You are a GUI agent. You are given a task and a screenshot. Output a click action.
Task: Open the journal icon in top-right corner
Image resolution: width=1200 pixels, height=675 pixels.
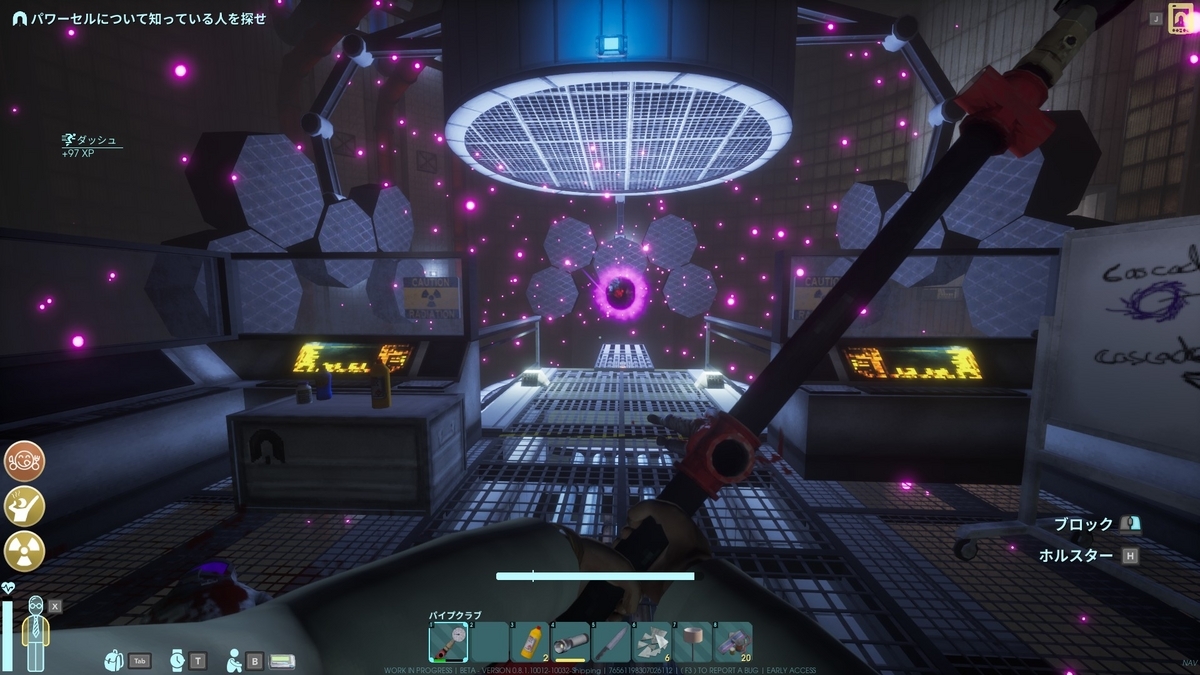(x=1181, y=20)
